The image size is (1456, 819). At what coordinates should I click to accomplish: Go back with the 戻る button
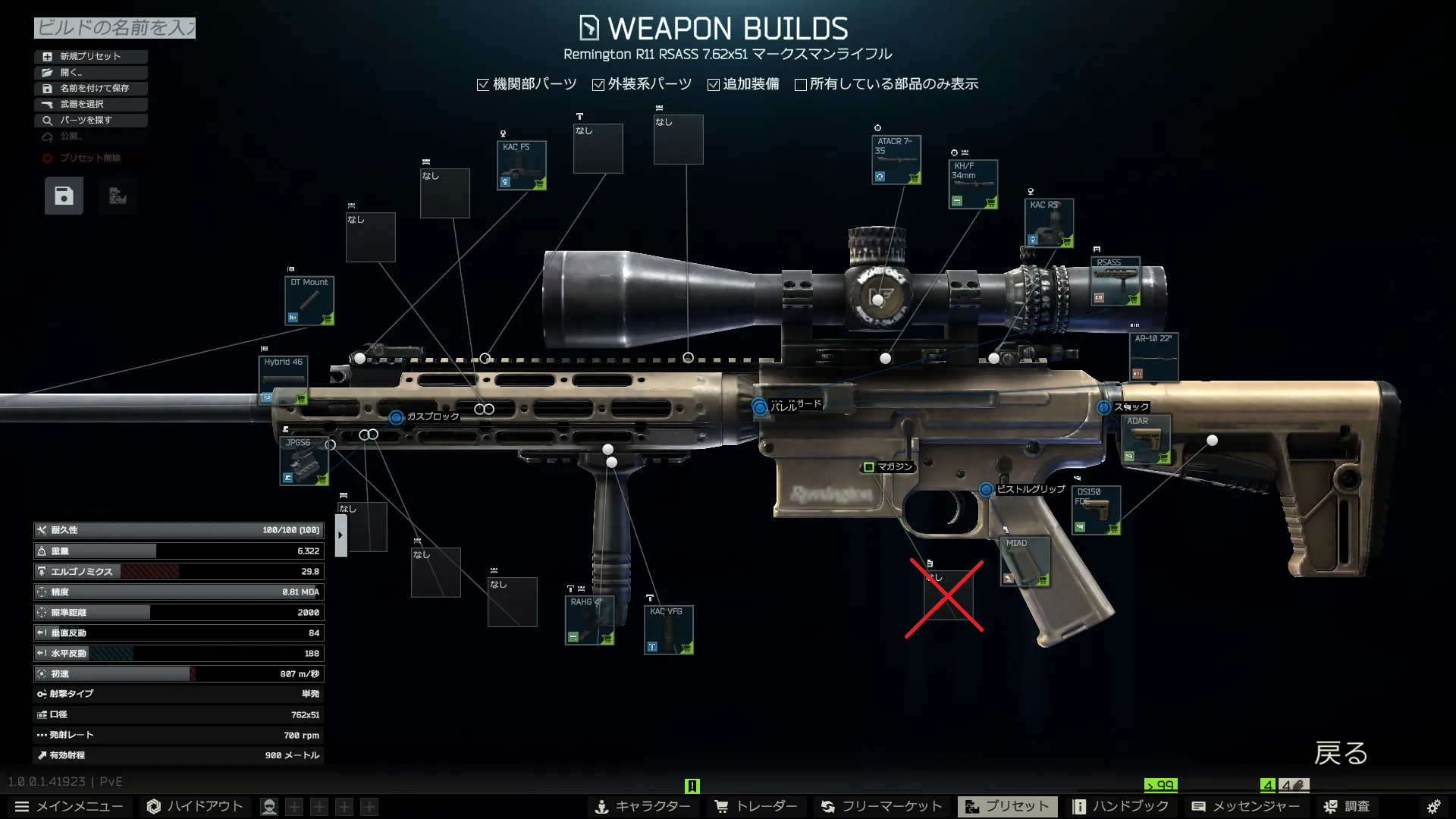(x=1340, y=753)
